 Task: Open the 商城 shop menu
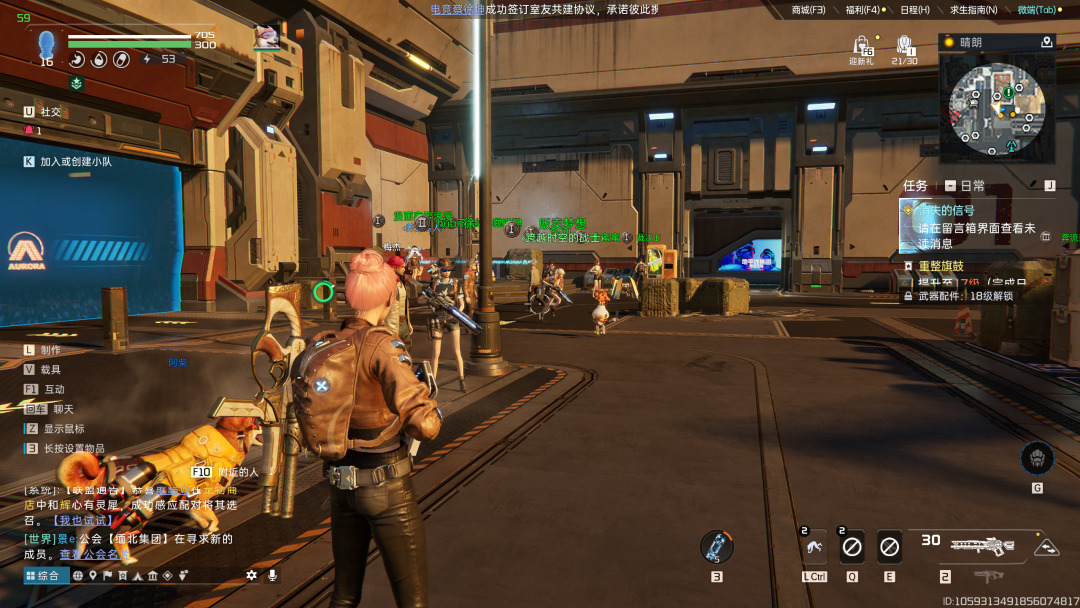[x=808, y=10]
